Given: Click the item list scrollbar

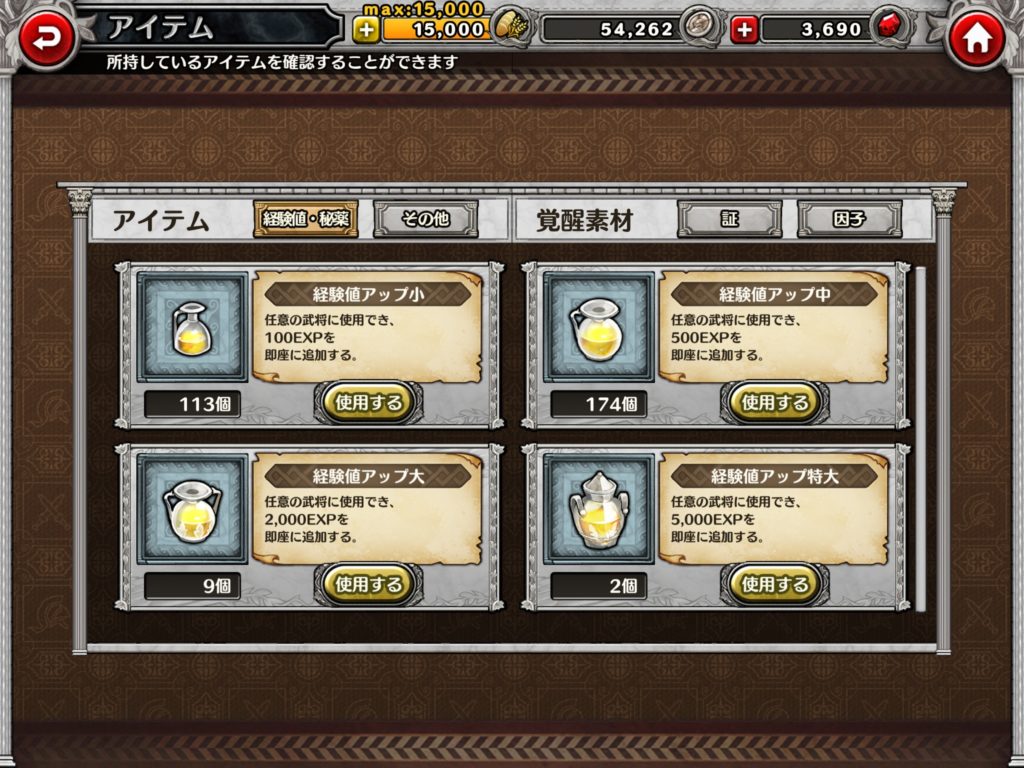Looking at the screenshot, I should (x=920, y=440).
